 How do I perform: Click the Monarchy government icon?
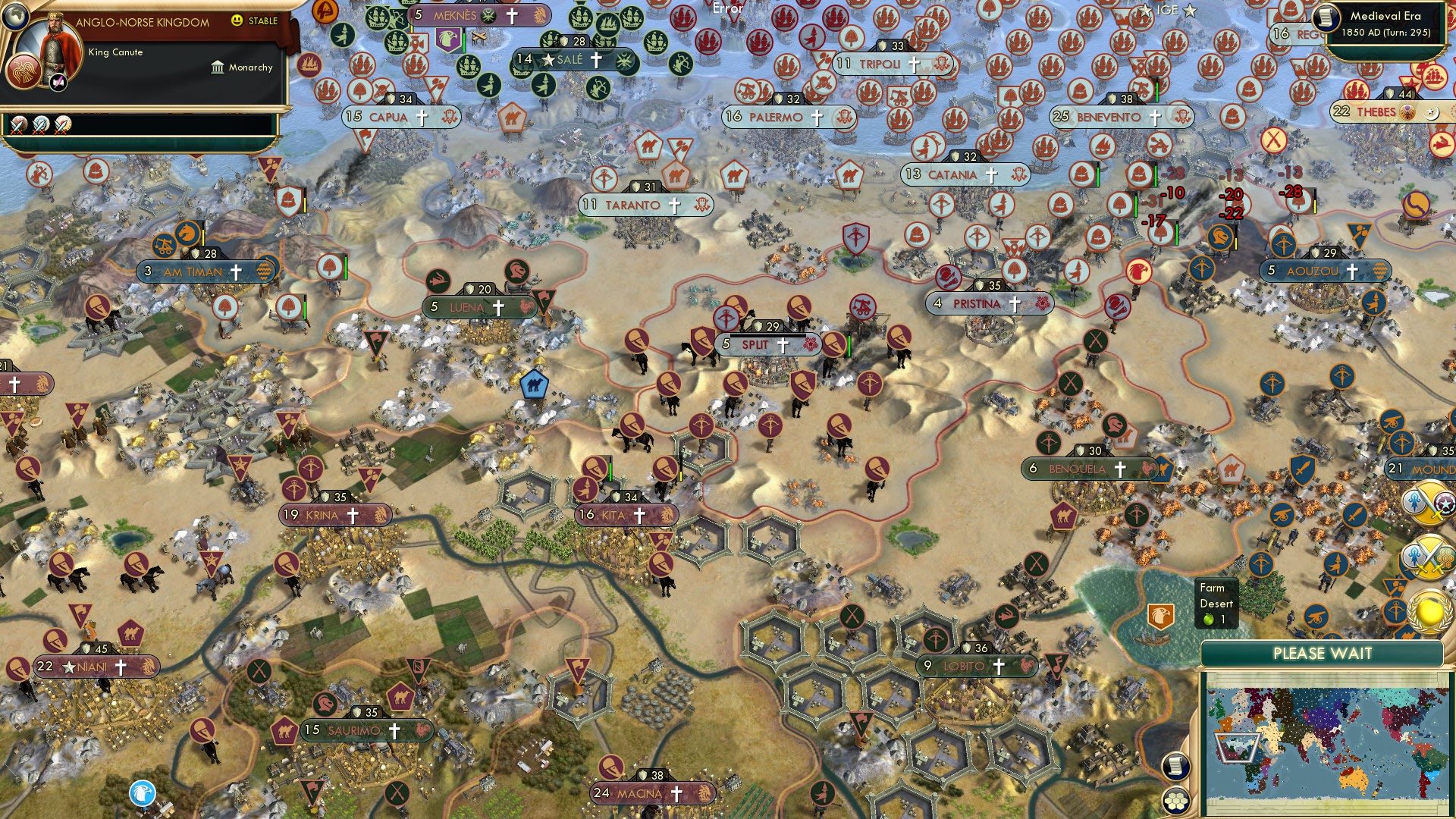click(216, 67)
